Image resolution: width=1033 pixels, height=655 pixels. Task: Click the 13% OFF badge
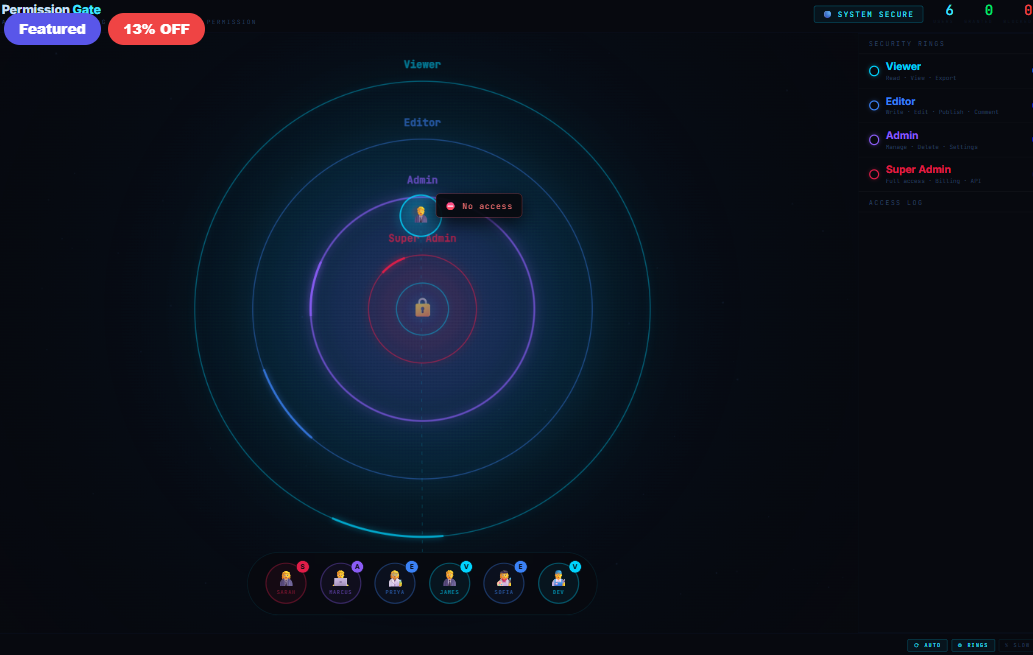(x=156, y=29)
